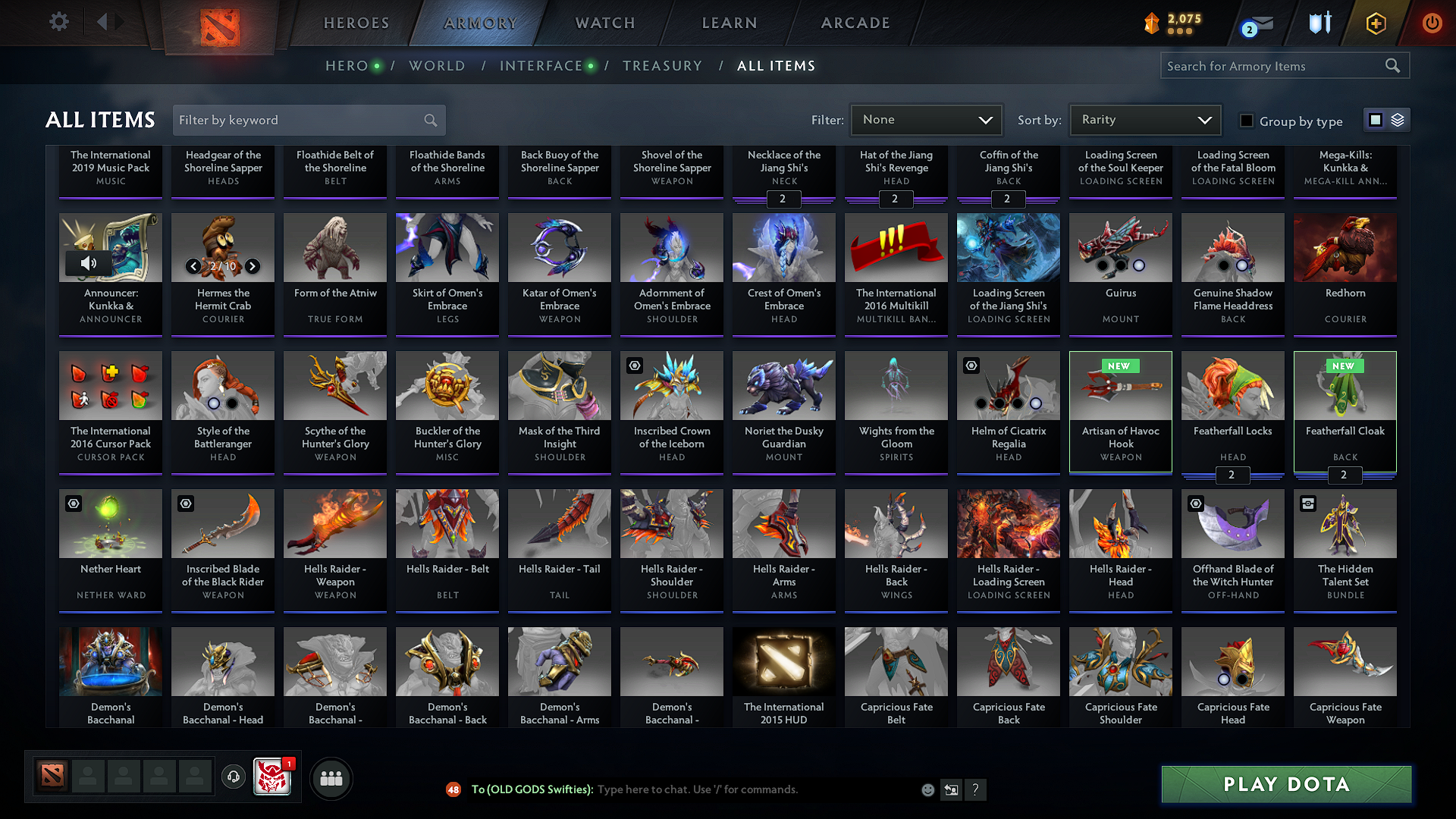Viewport: 1456px width, 819px height.
Task: Enable the Group by type checkbox
Action: click(x=1246, y=121)
